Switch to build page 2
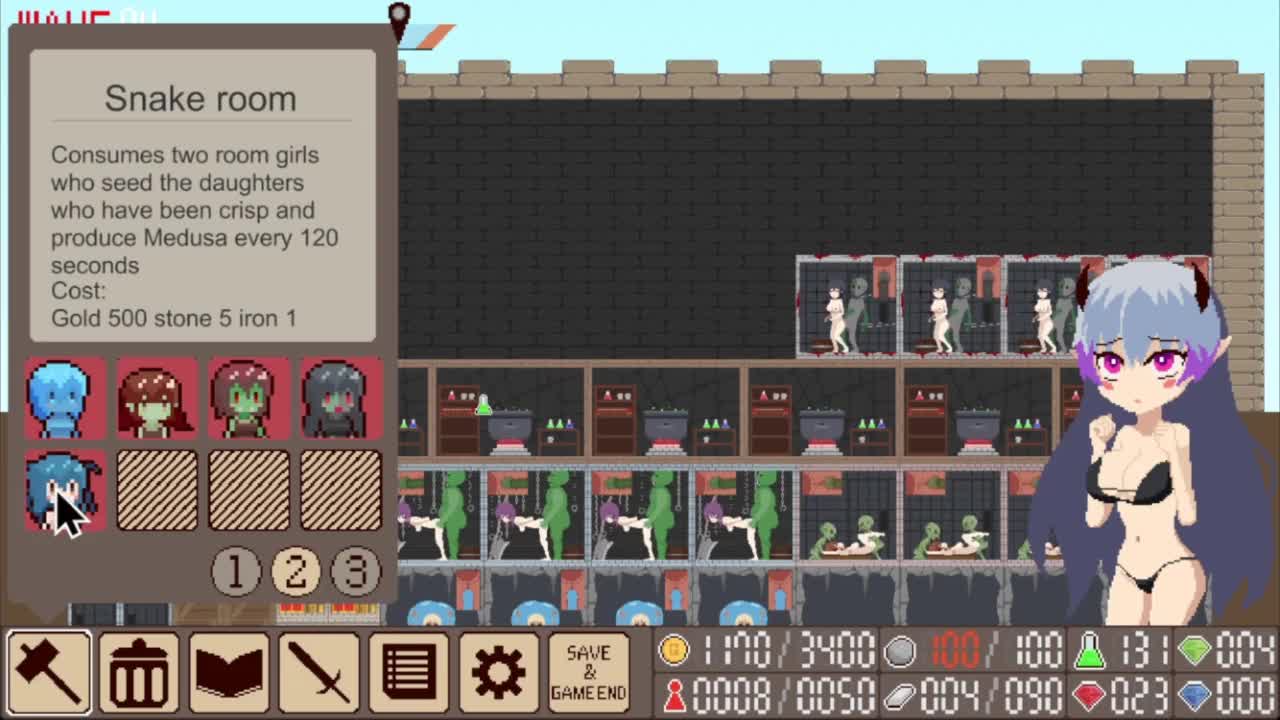The height and width of the screenshot is (720, 1280). tap(296, 571)
